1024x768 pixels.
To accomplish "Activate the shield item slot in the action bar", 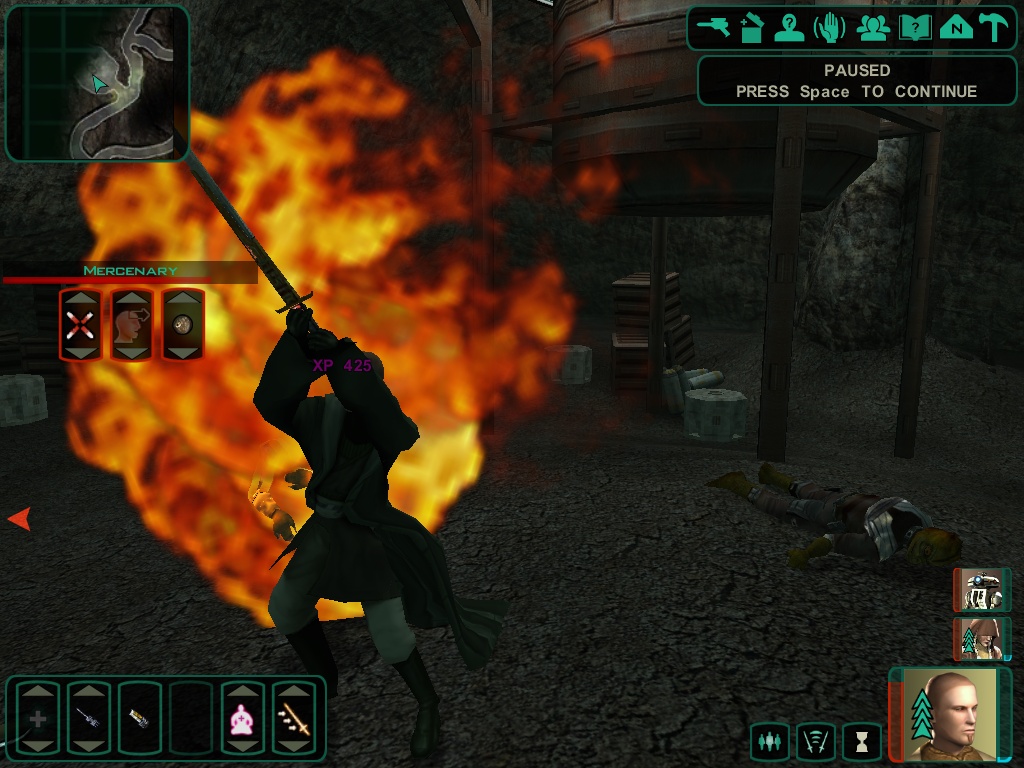I will point(140,718).
